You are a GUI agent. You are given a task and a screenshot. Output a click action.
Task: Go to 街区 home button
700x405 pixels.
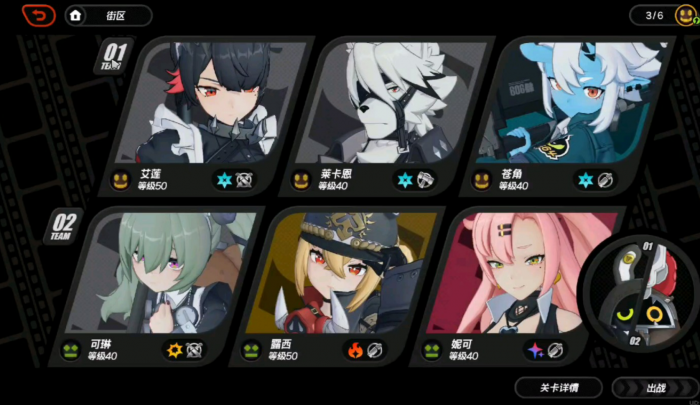point(108,15)
